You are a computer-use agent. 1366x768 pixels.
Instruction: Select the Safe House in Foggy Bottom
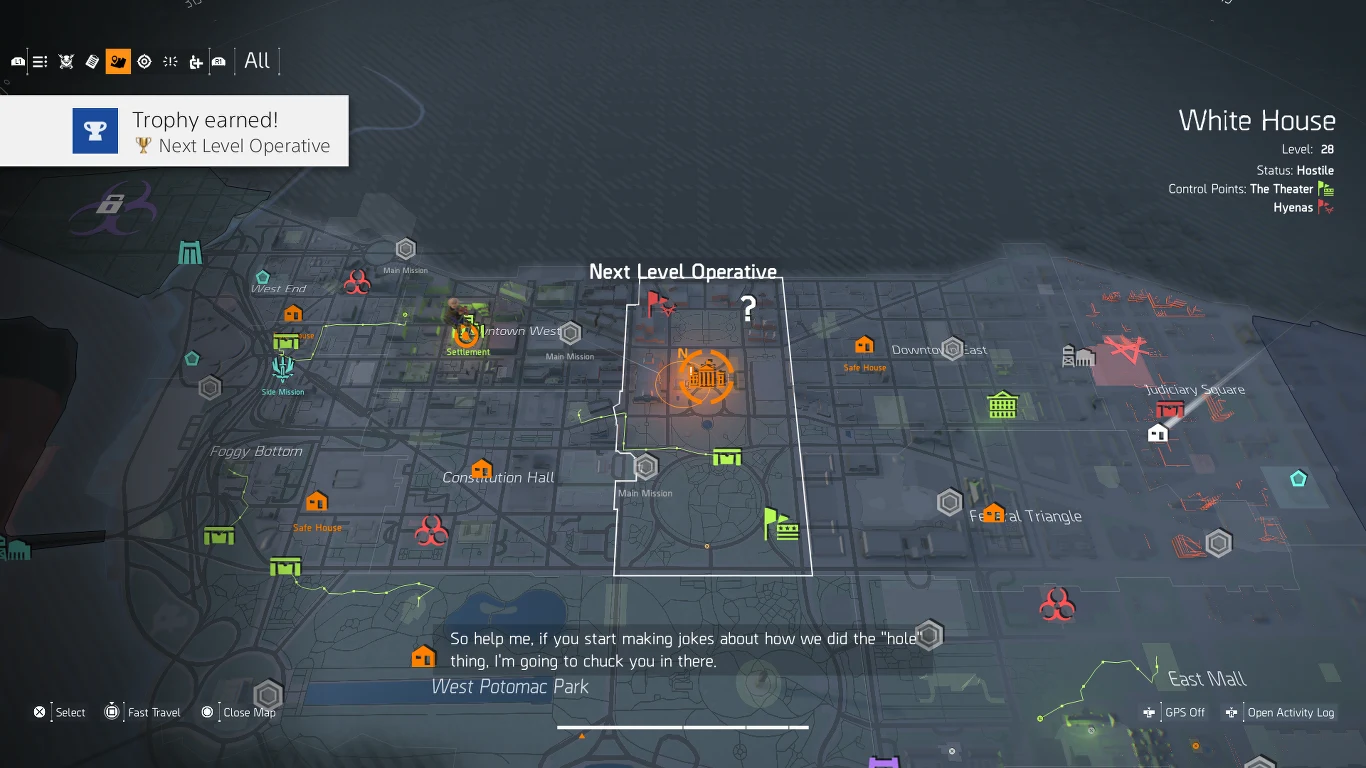pos(317,499)
